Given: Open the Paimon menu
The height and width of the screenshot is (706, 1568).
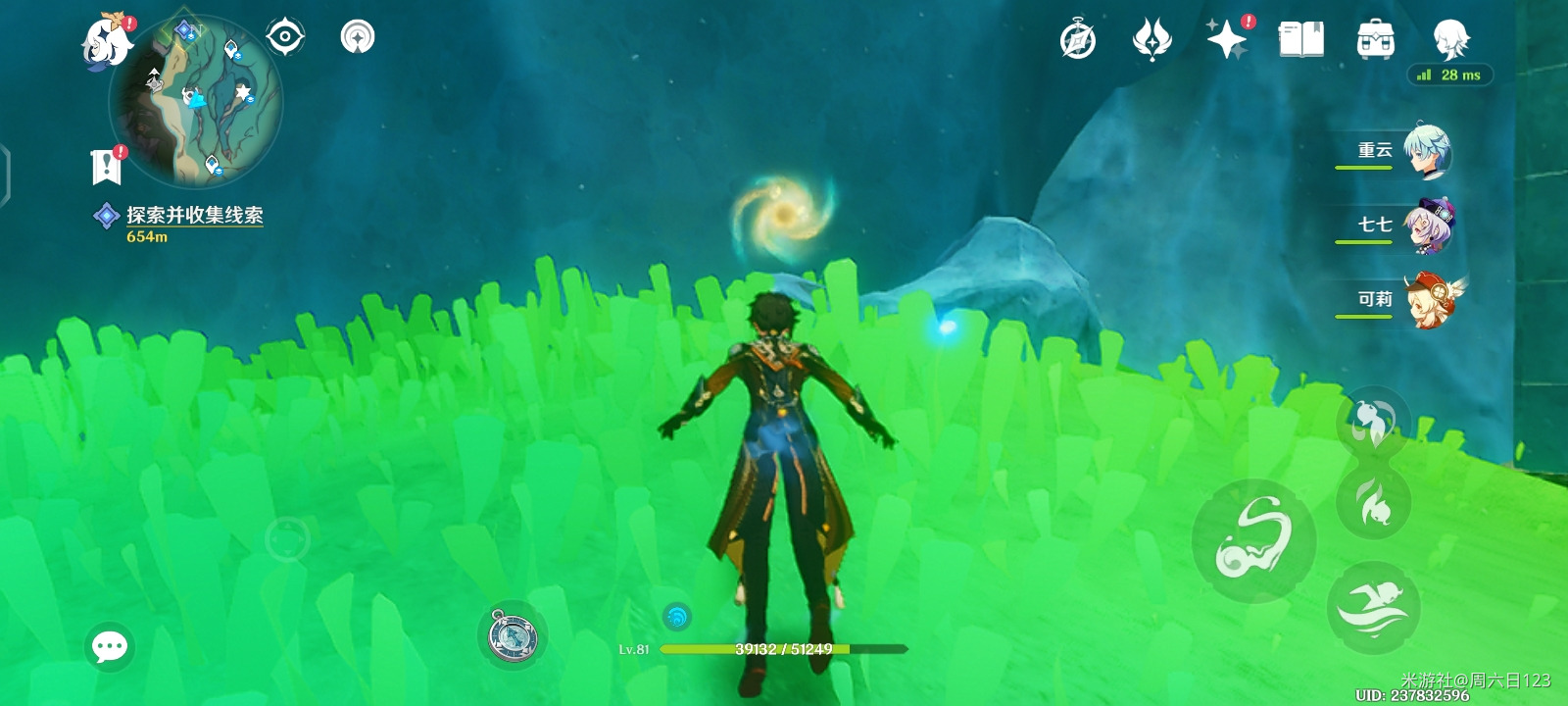Looking at the screenshot, I should coord(106,41).
